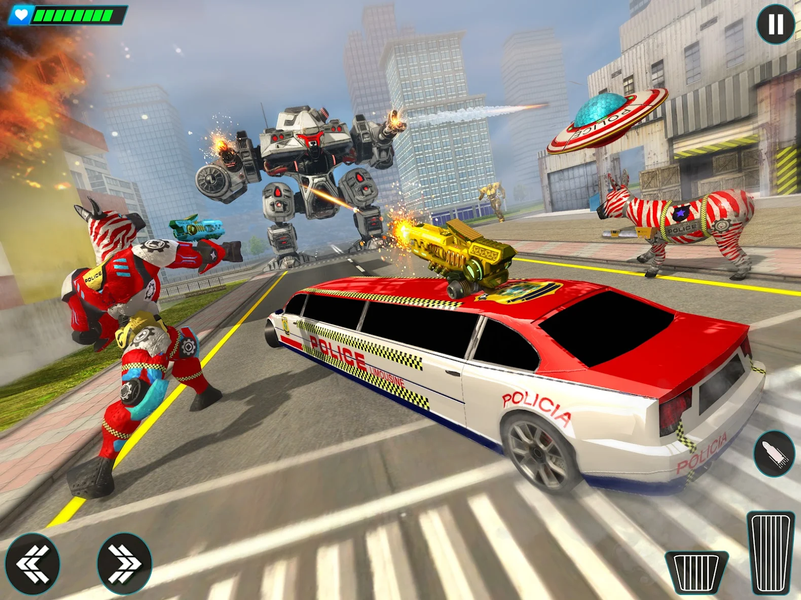The height and width of the screenshot is (600, 801).
Task: Hit the wide brake pedal
Action: pos(696,573)
